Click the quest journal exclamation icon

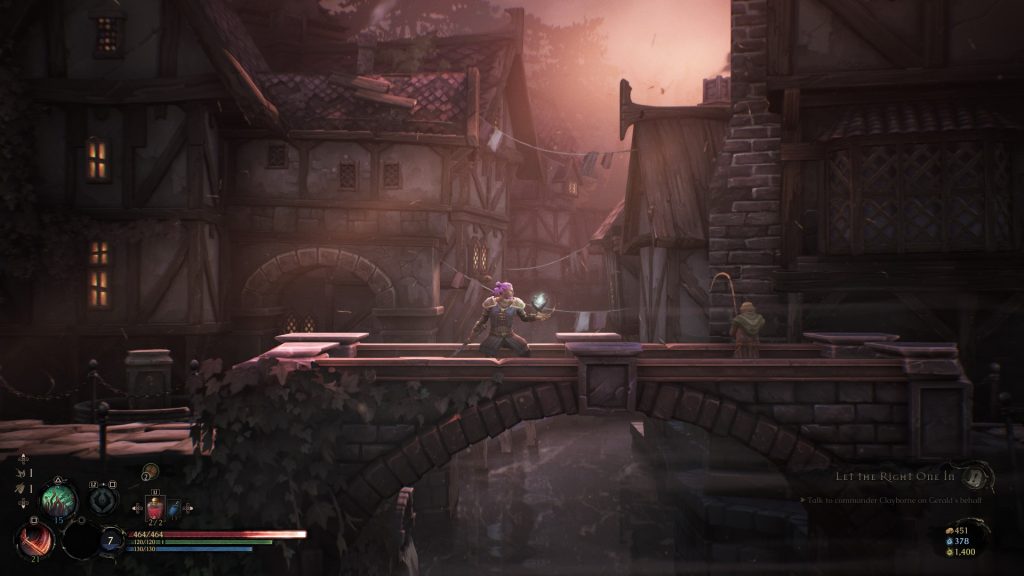click(975, 475)
